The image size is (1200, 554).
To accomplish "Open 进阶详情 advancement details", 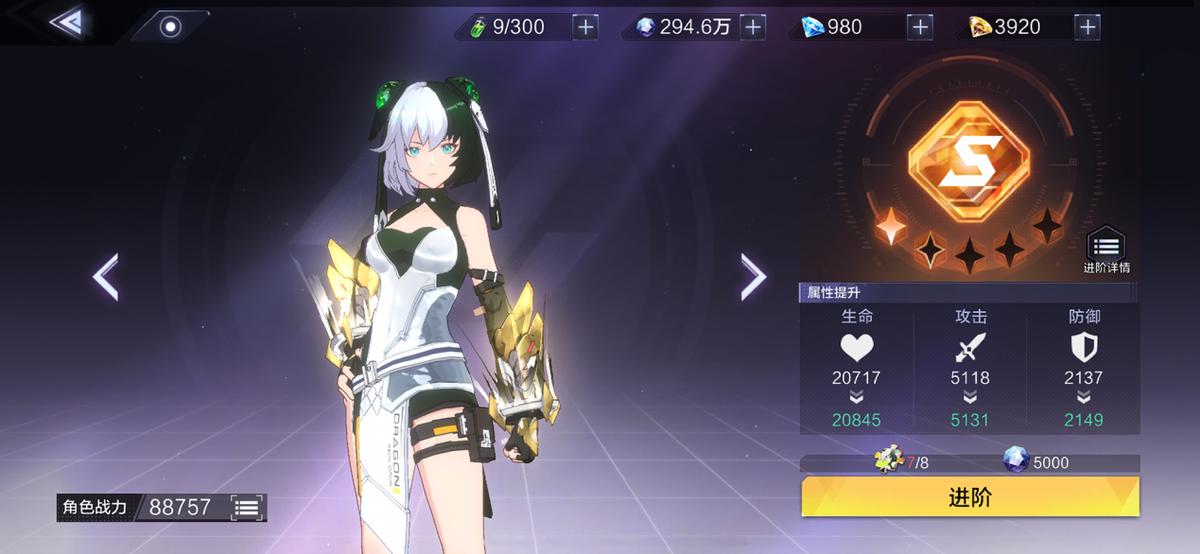I will click(x=1106, y=250).
